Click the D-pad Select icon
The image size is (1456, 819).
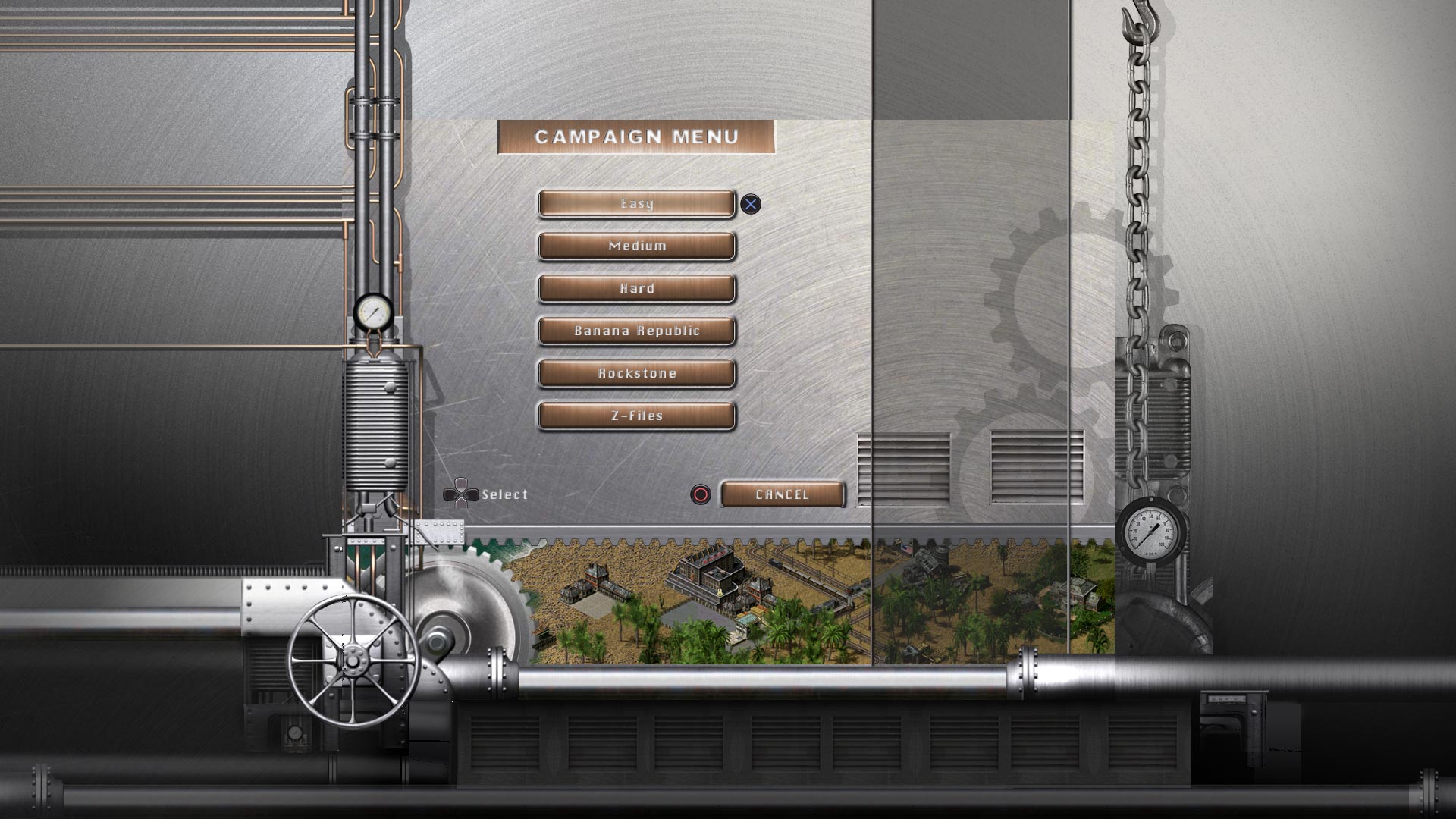(461, 493)
